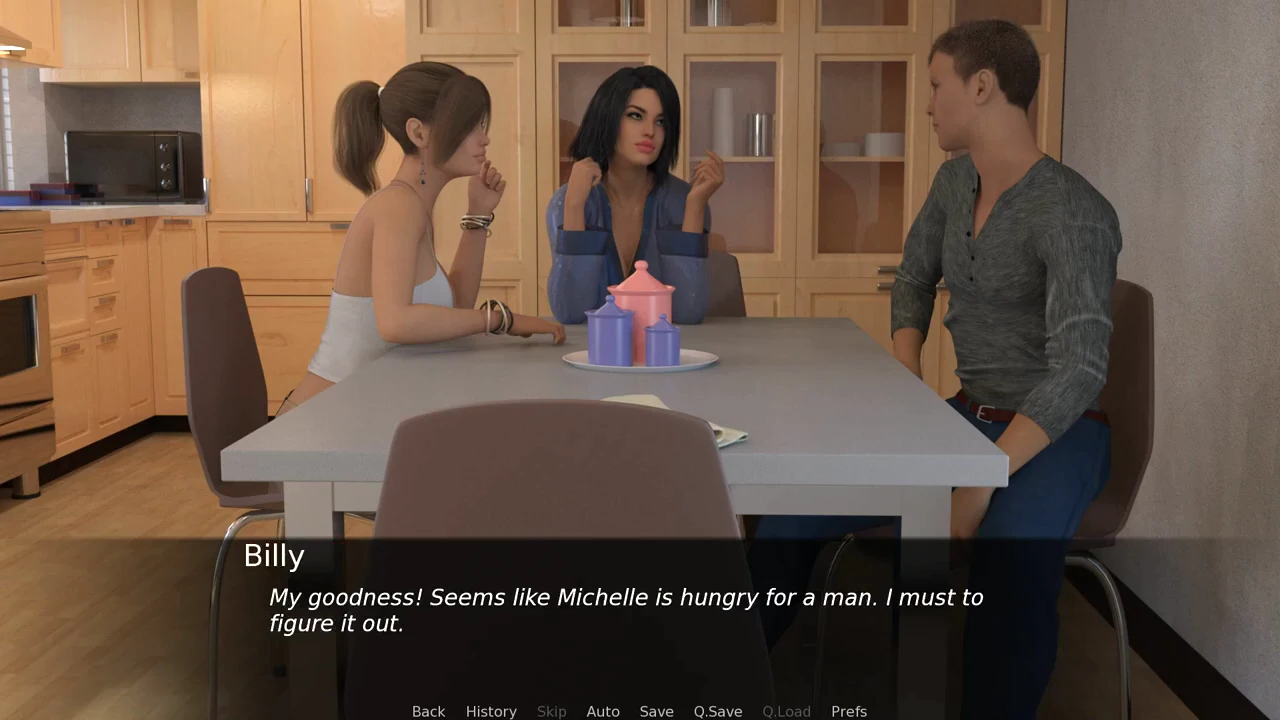Click Billy's name label above the dialogue
This screenshot has width=1280, height=720.
click(273, 556)
